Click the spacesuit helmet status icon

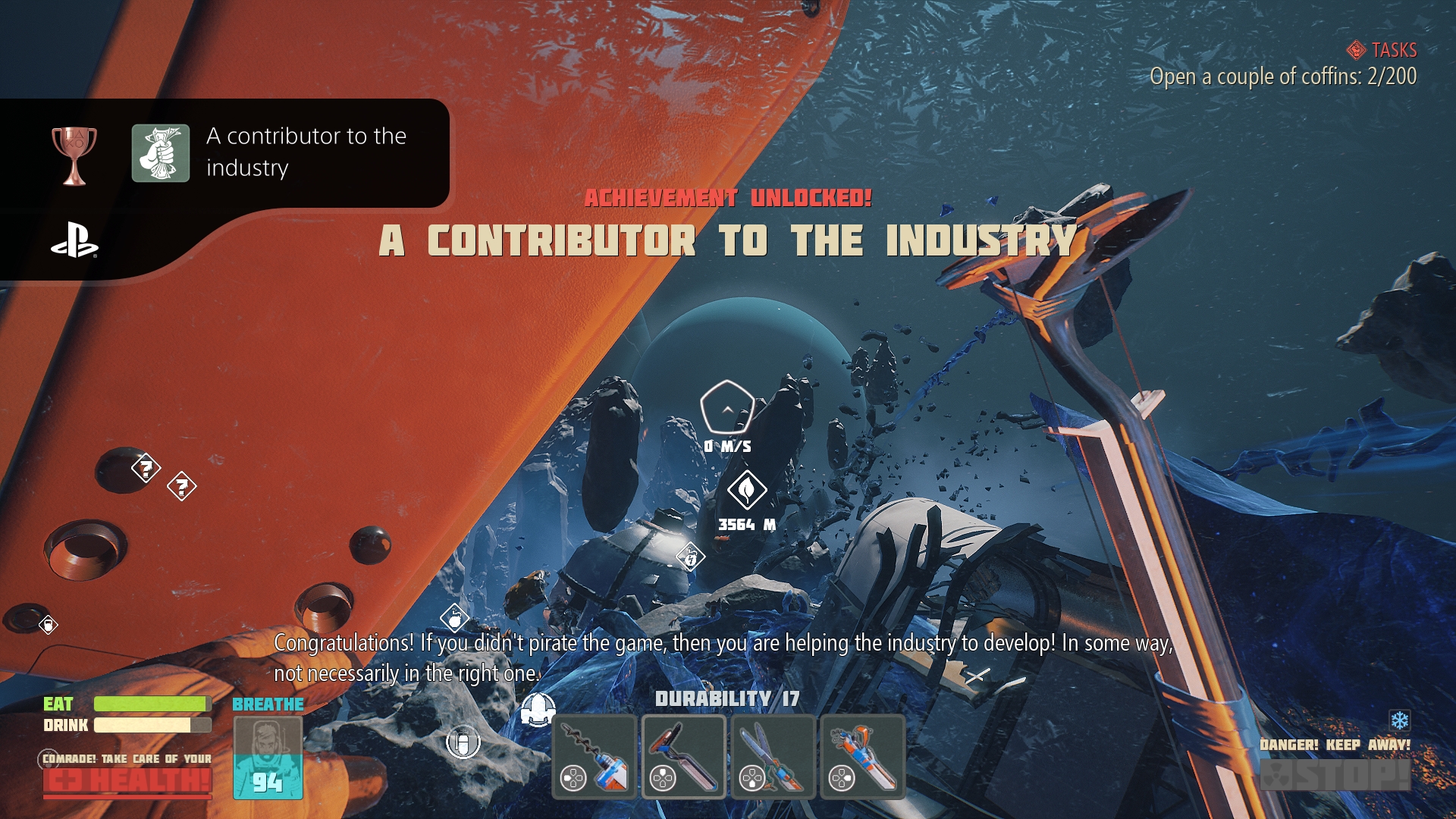pyautogui.click(x=538, y=709)
